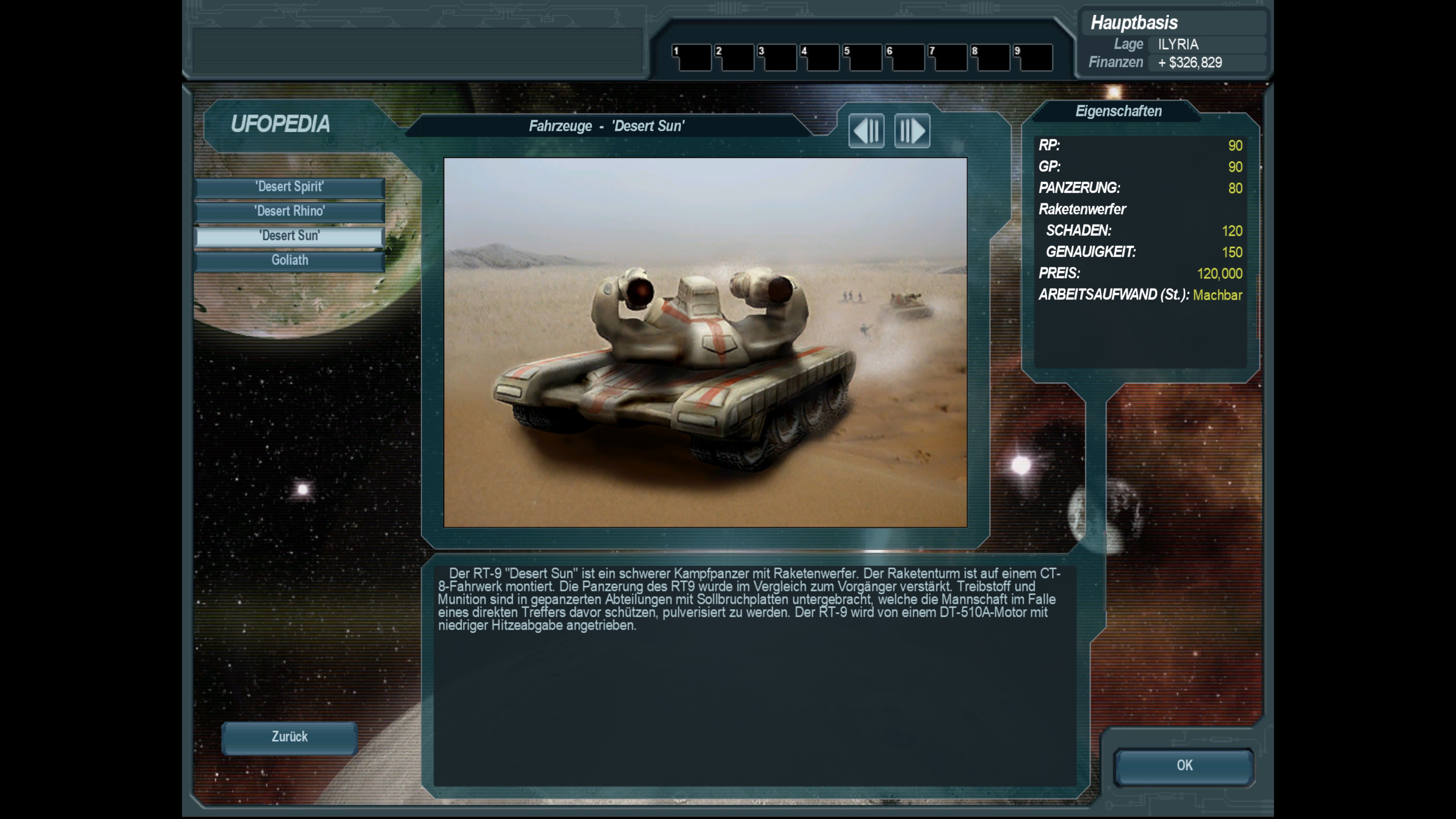This screenshot has width=1456, height=819.
Task: Choose the 'Desert Sun' list entry
Action: [x=289, y=236]
